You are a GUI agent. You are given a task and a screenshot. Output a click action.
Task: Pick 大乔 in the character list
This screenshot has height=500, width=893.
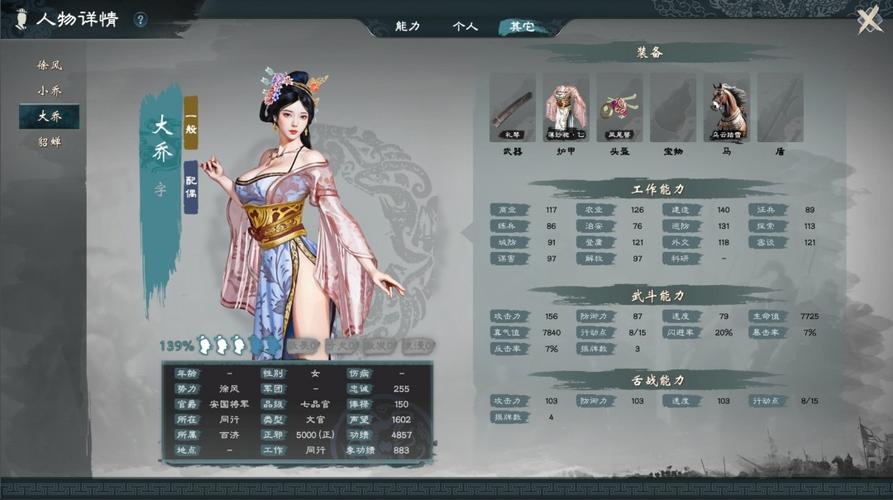49,116
